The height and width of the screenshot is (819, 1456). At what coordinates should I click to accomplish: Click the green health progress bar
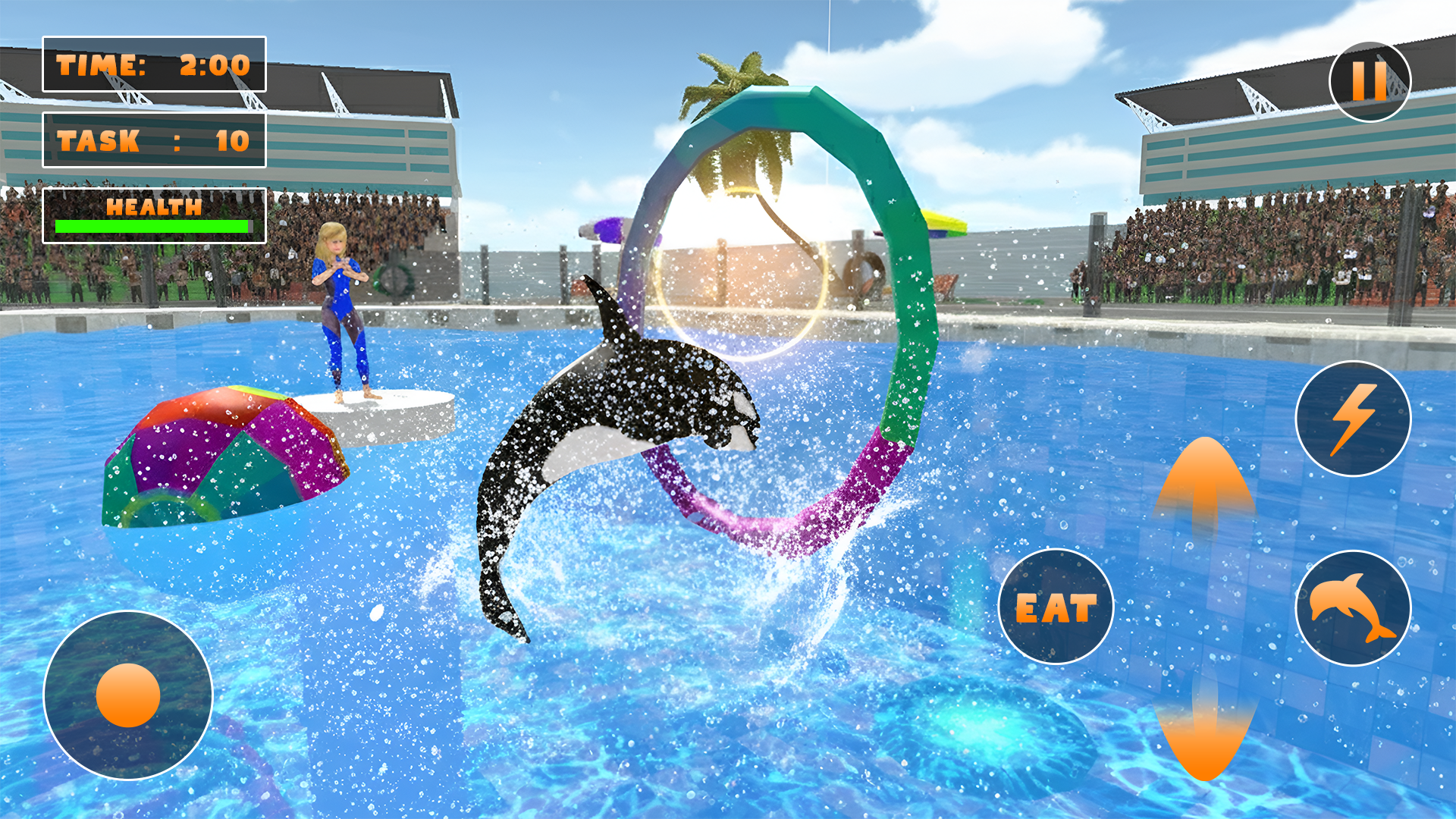point(152,226)
